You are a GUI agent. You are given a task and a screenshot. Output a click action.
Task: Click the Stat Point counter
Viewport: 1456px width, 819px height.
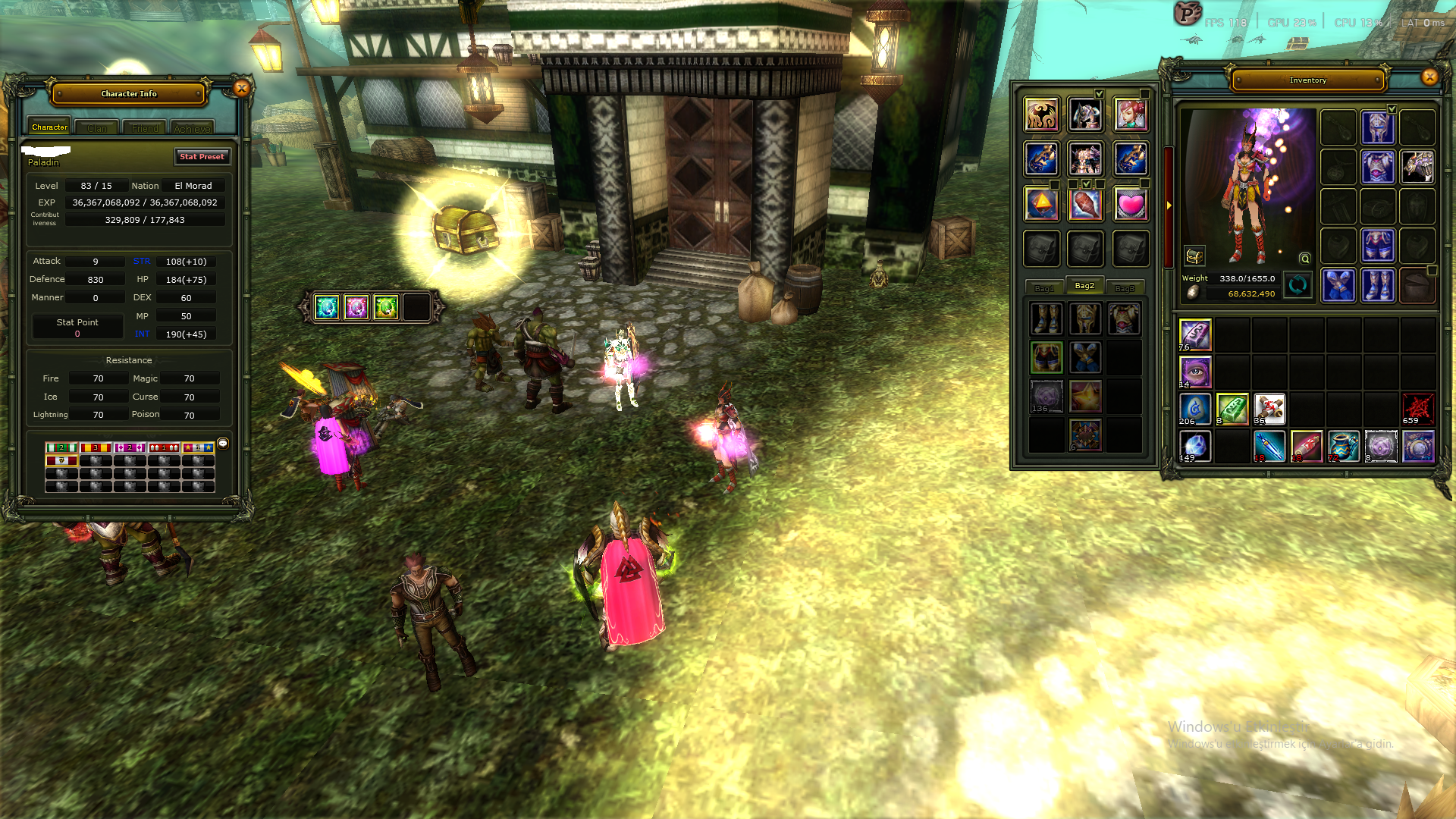coord(77,326)
